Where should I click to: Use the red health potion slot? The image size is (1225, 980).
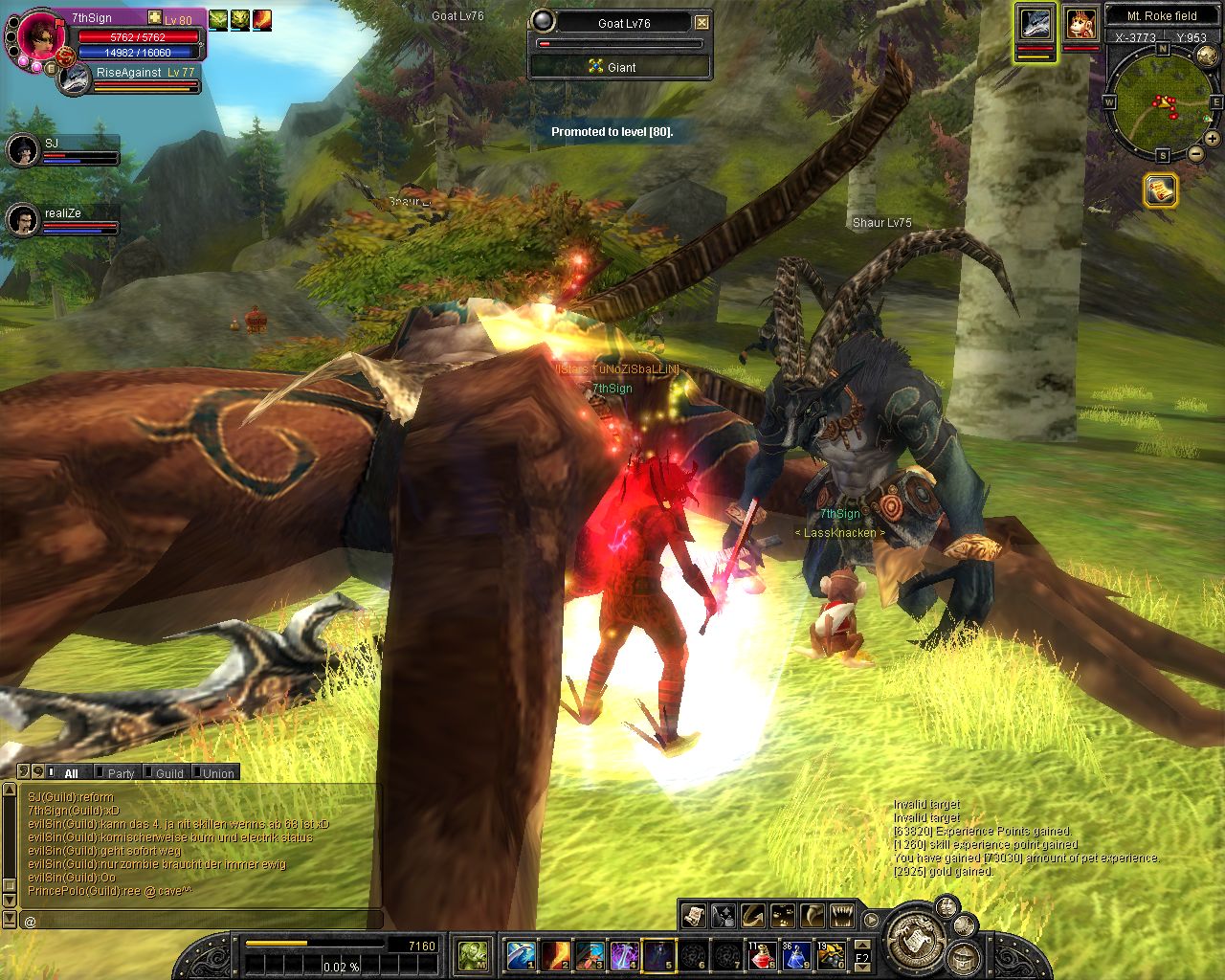click(762, 955)
